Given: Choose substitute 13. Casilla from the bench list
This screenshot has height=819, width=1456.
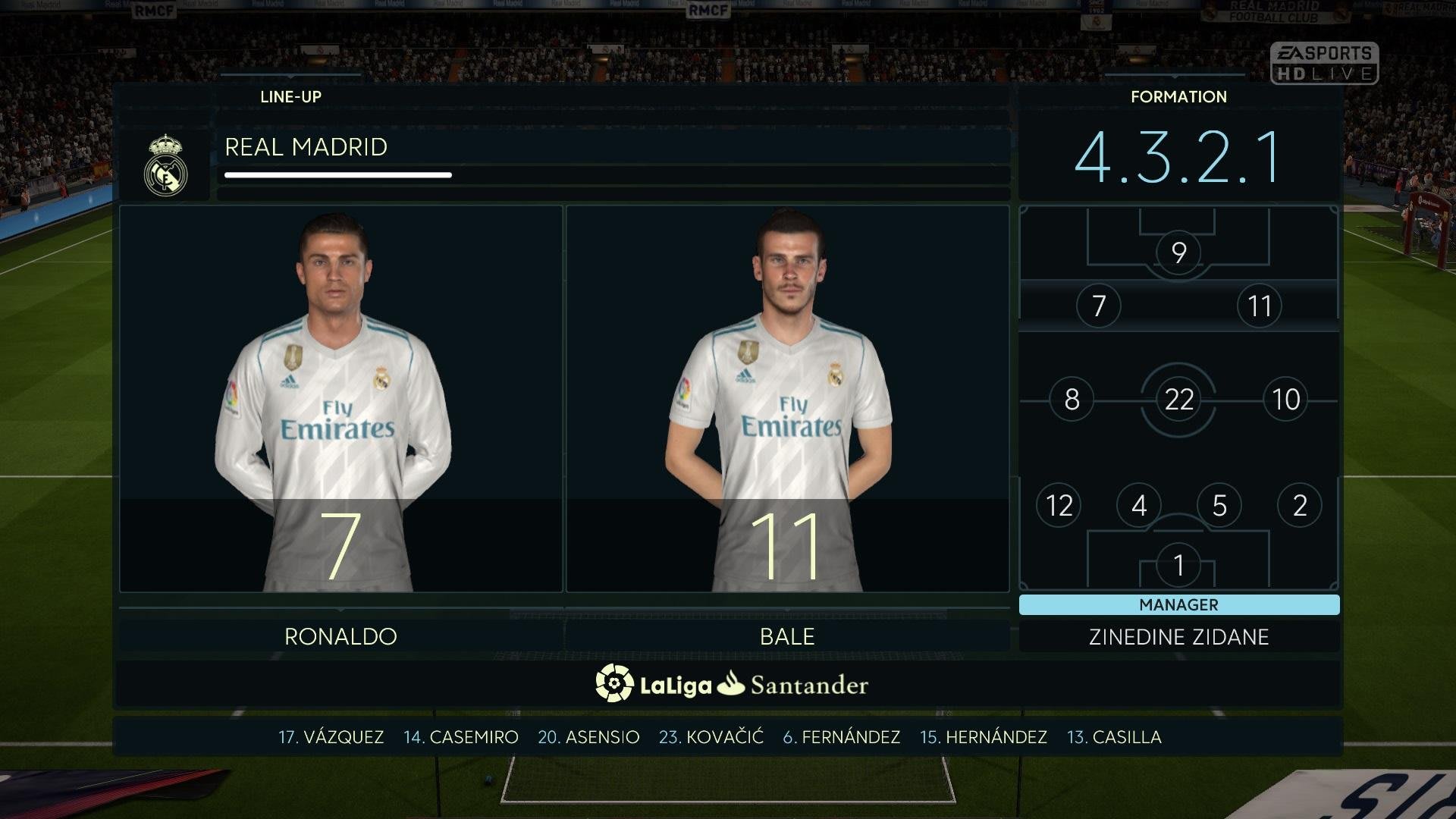Looking at the screenshot, I should [1114, 737].
